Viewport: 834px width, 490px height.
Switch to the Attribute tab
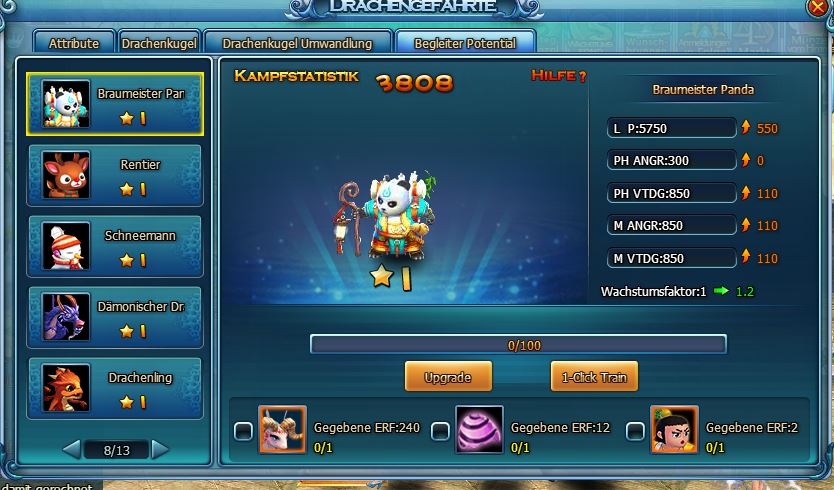(x=74, y=43)
